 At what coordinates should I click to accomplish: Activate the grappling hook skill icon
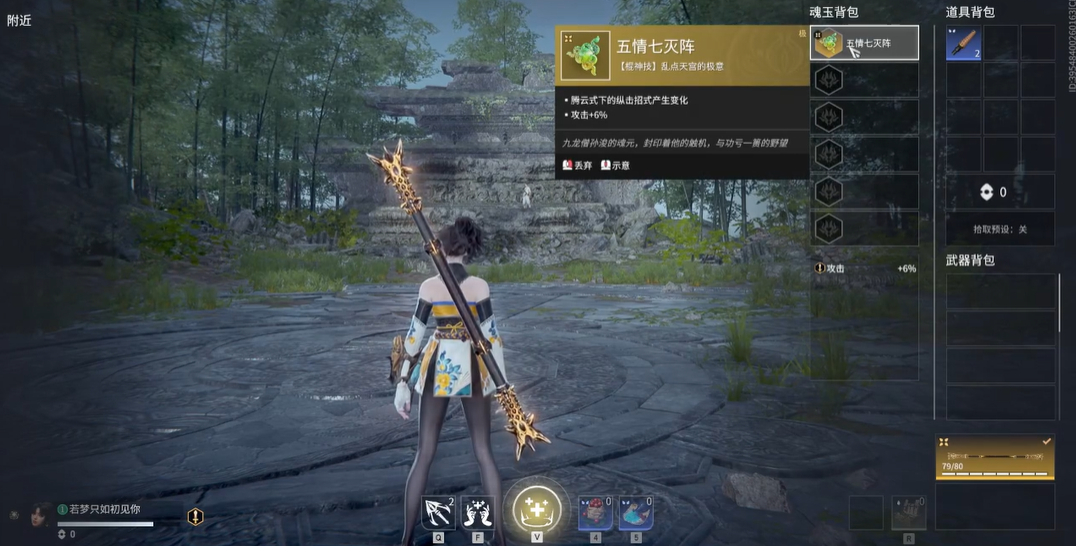click(438, 512)
